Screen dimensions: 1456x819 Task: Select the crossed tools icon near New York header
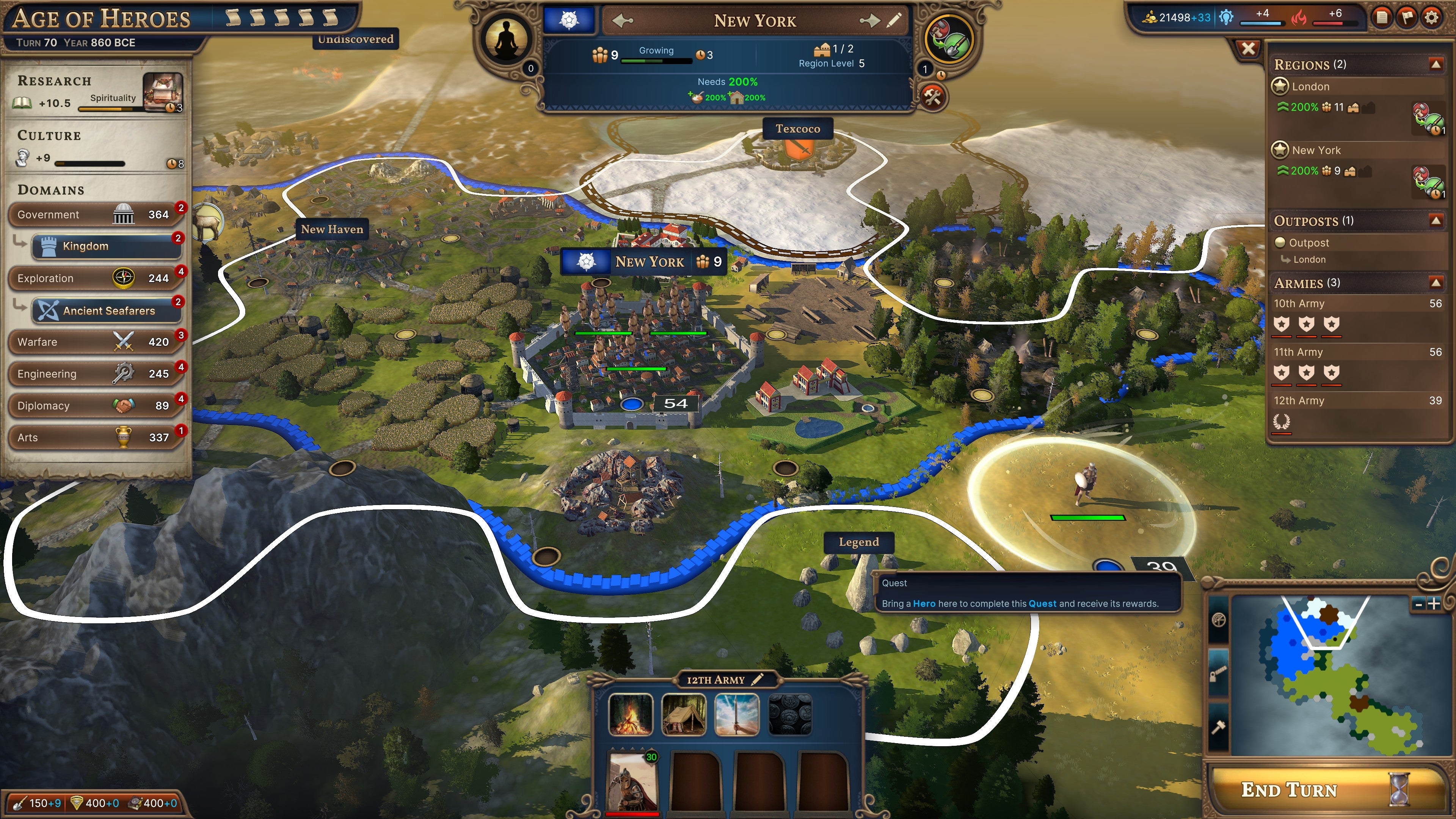pos(933,97)
